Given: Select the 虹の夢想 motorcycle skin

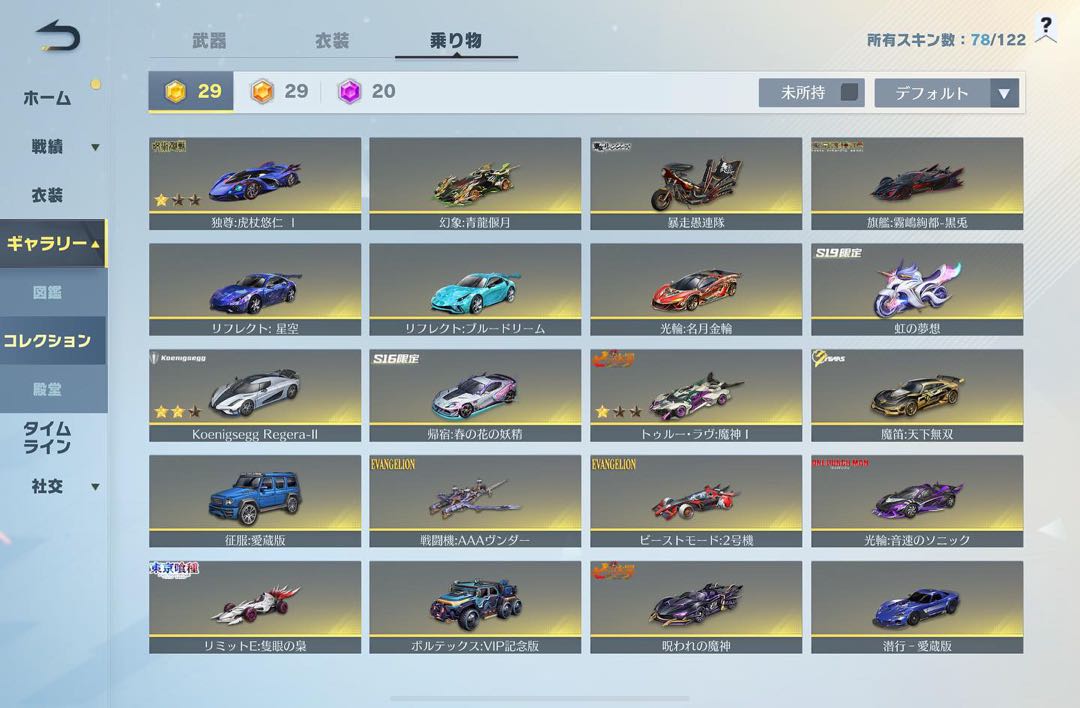Looking at the screenshot, I should [x=917, y=290].
